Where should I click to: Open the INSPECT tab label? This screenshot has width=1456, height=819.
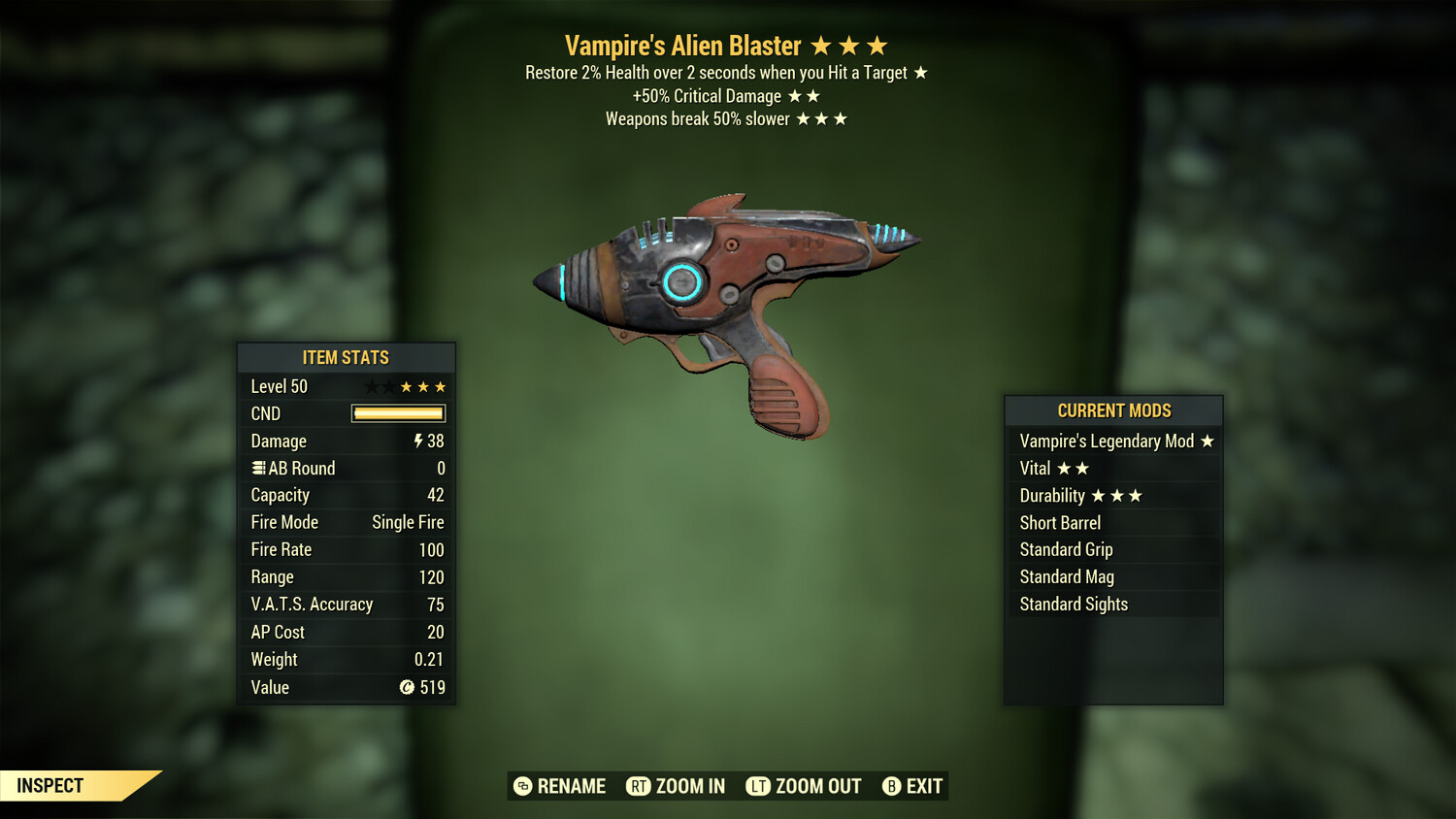50,786
